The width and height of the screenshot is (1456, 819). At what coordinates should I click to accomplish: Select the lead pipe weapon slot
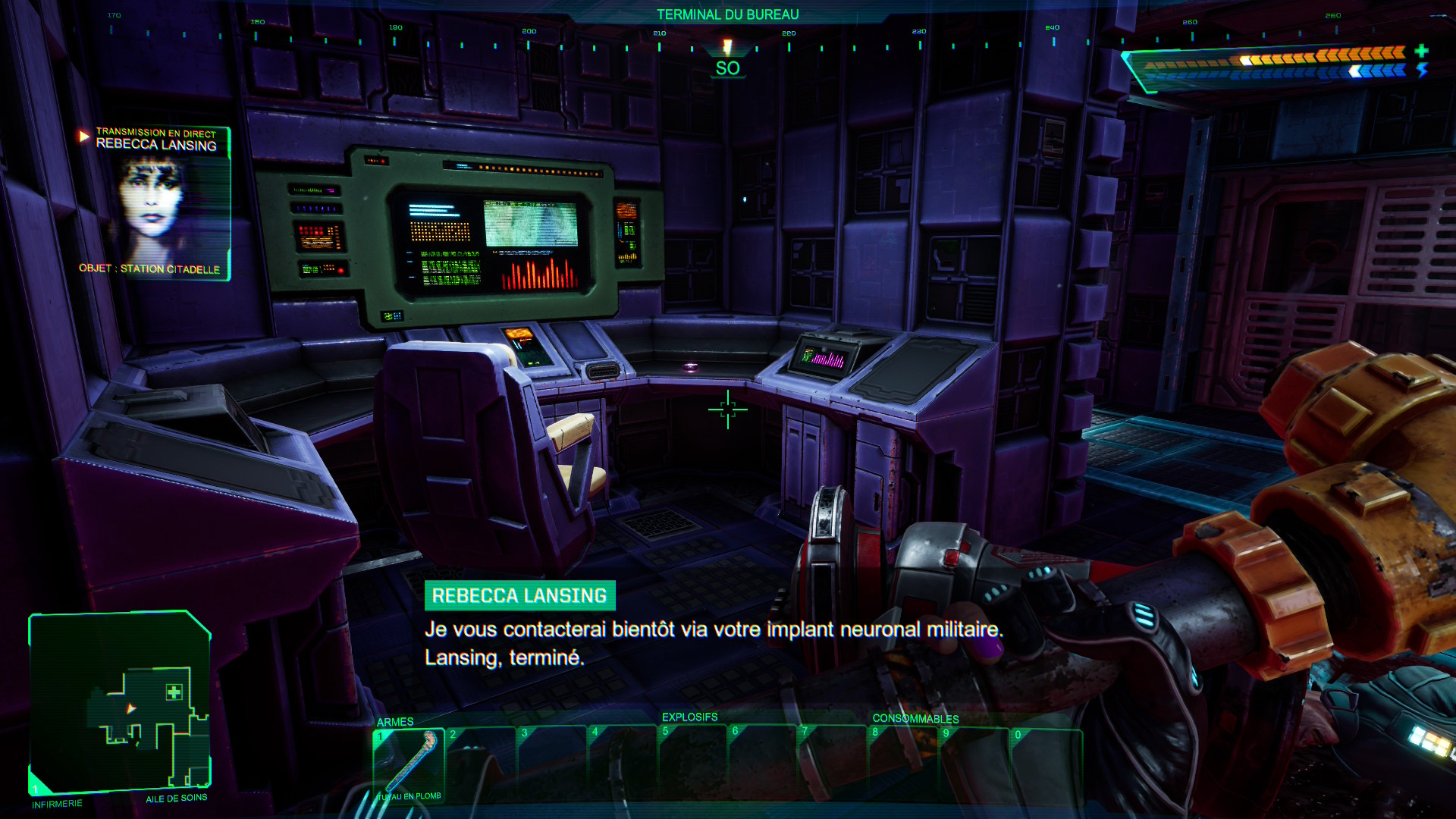[x=409, y=764]
